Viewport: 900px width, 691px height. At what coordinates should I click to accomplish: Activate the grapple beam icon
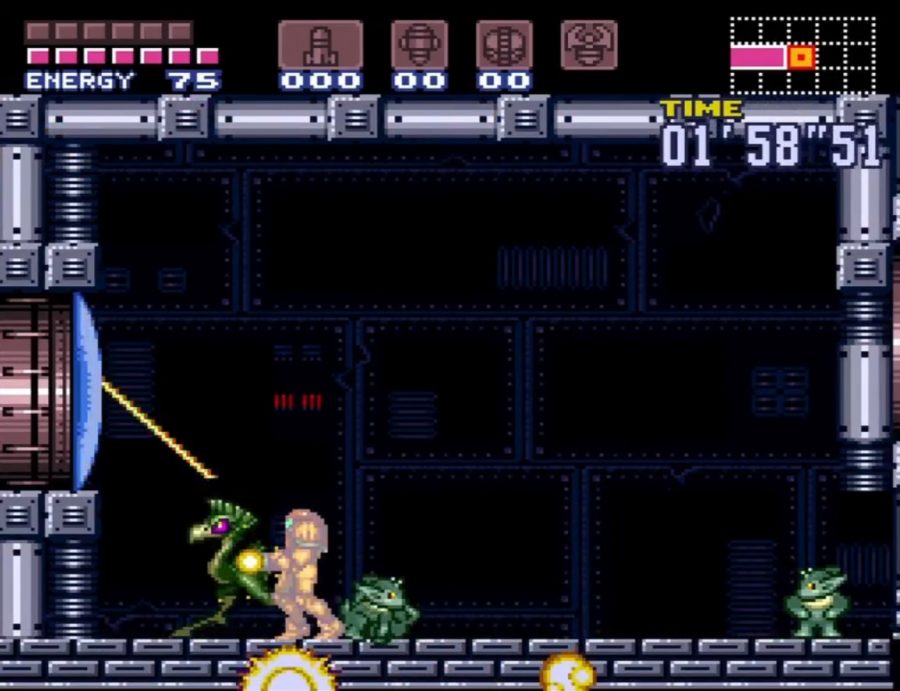coord(589,45)
